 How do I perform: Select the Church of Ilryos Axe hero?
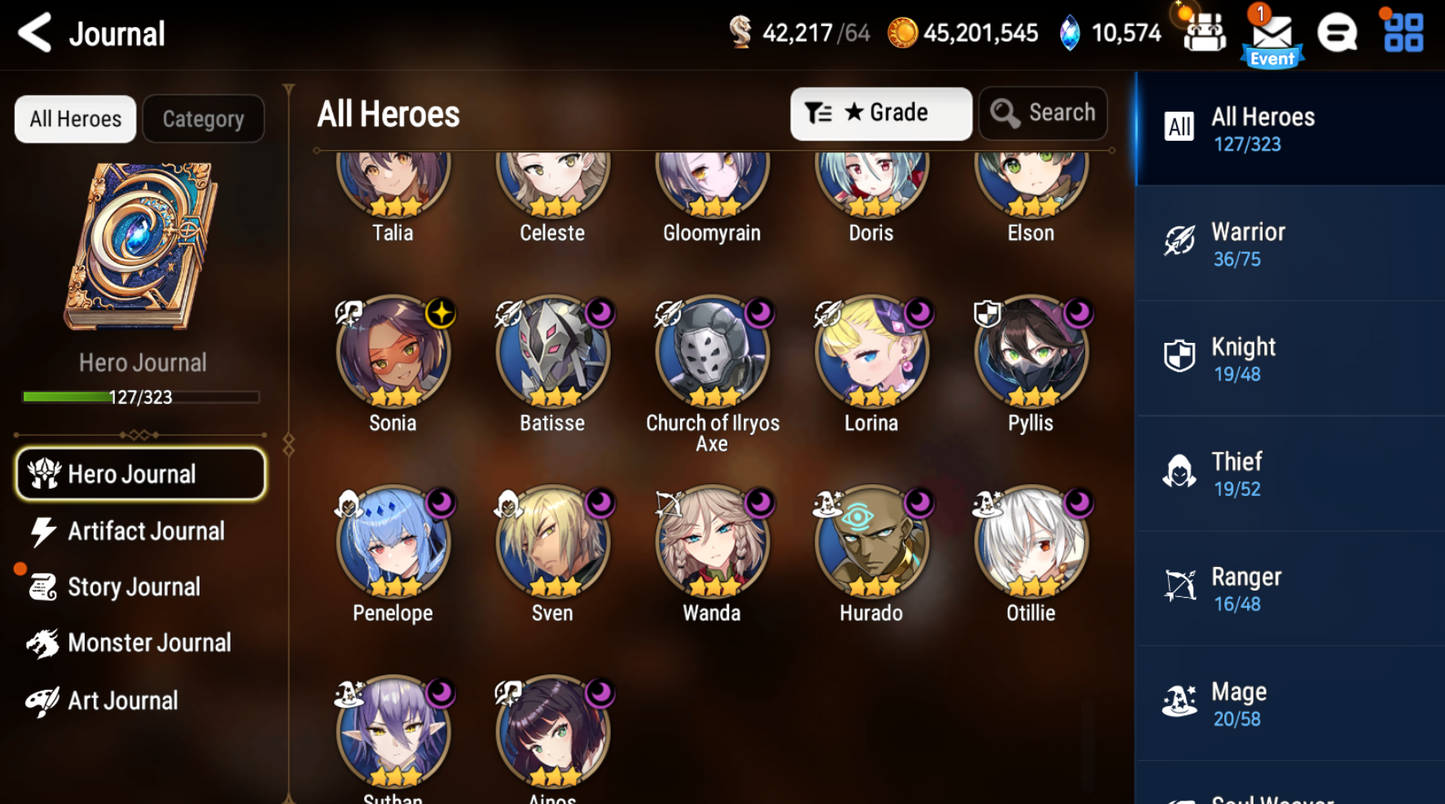click(712, 352)
